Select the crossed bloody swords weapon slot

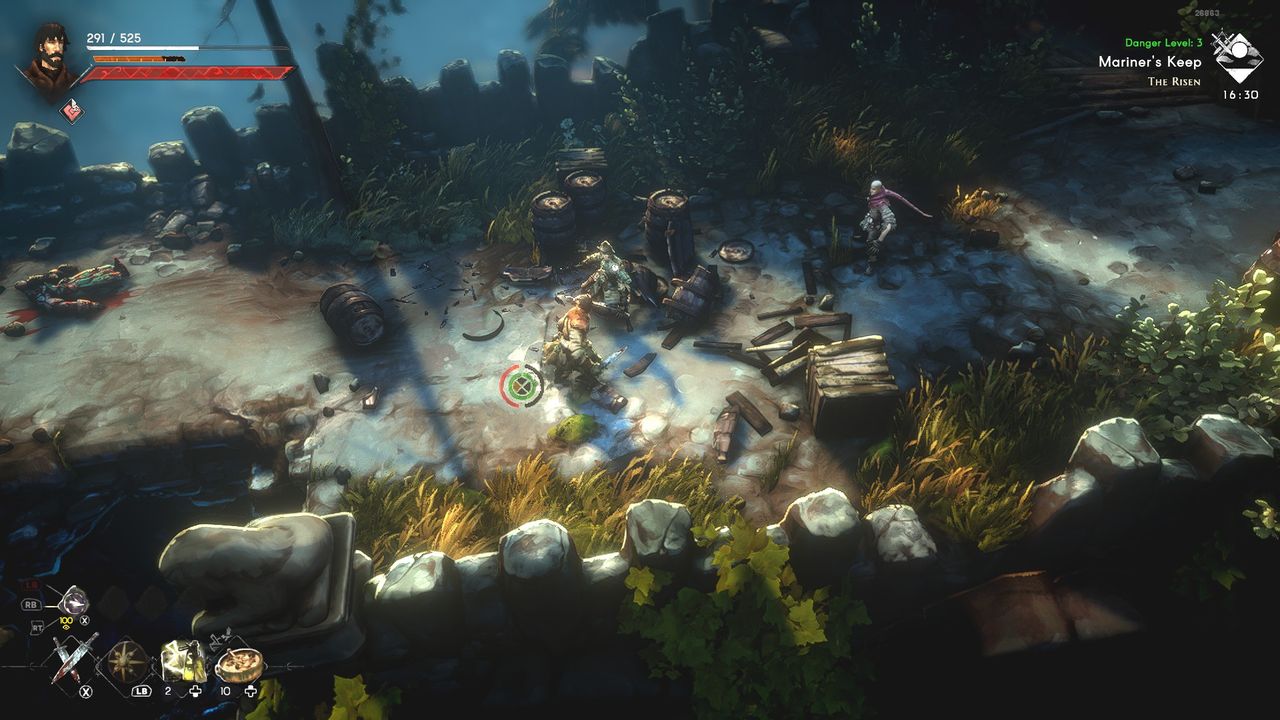click(x=74, y=660)
